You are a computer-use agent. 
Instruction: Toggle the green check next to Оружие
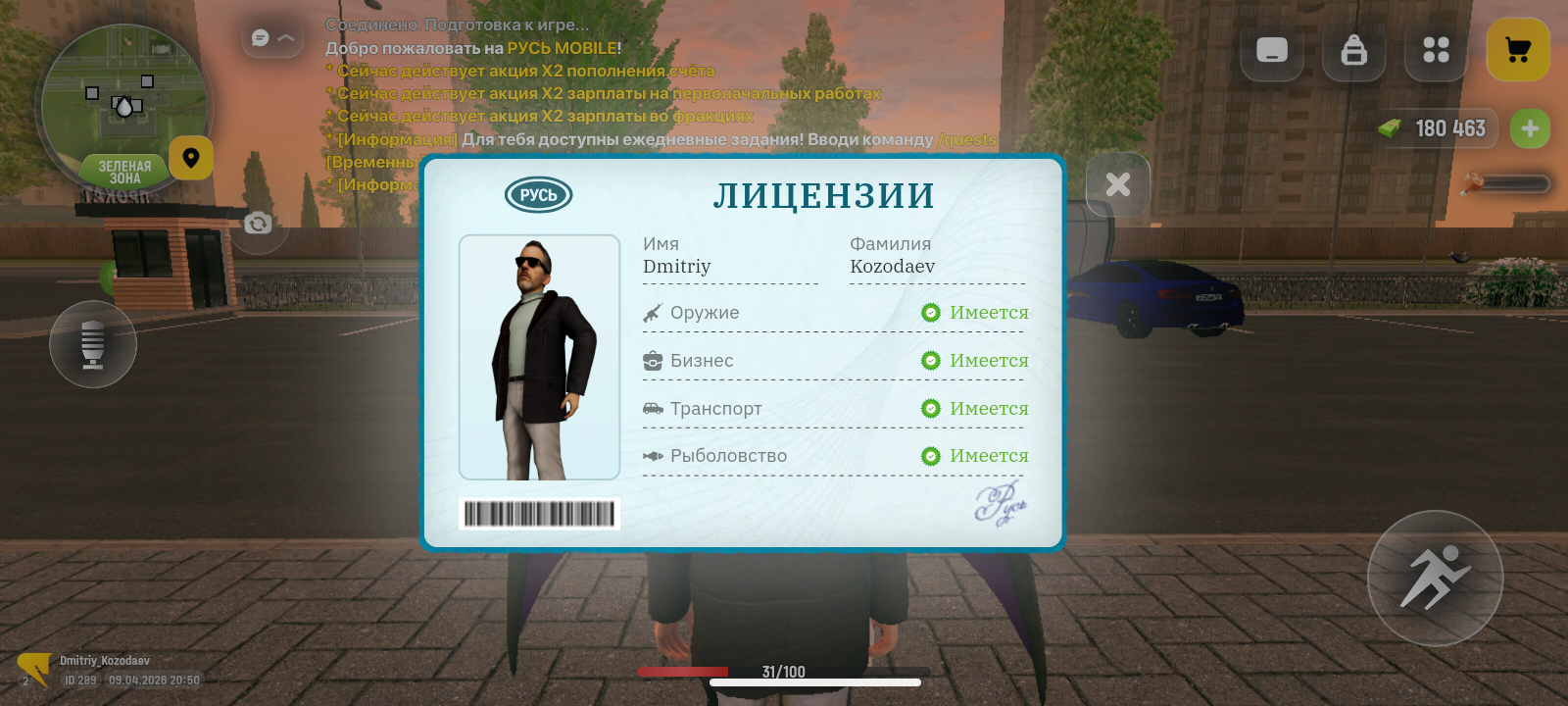930,312
